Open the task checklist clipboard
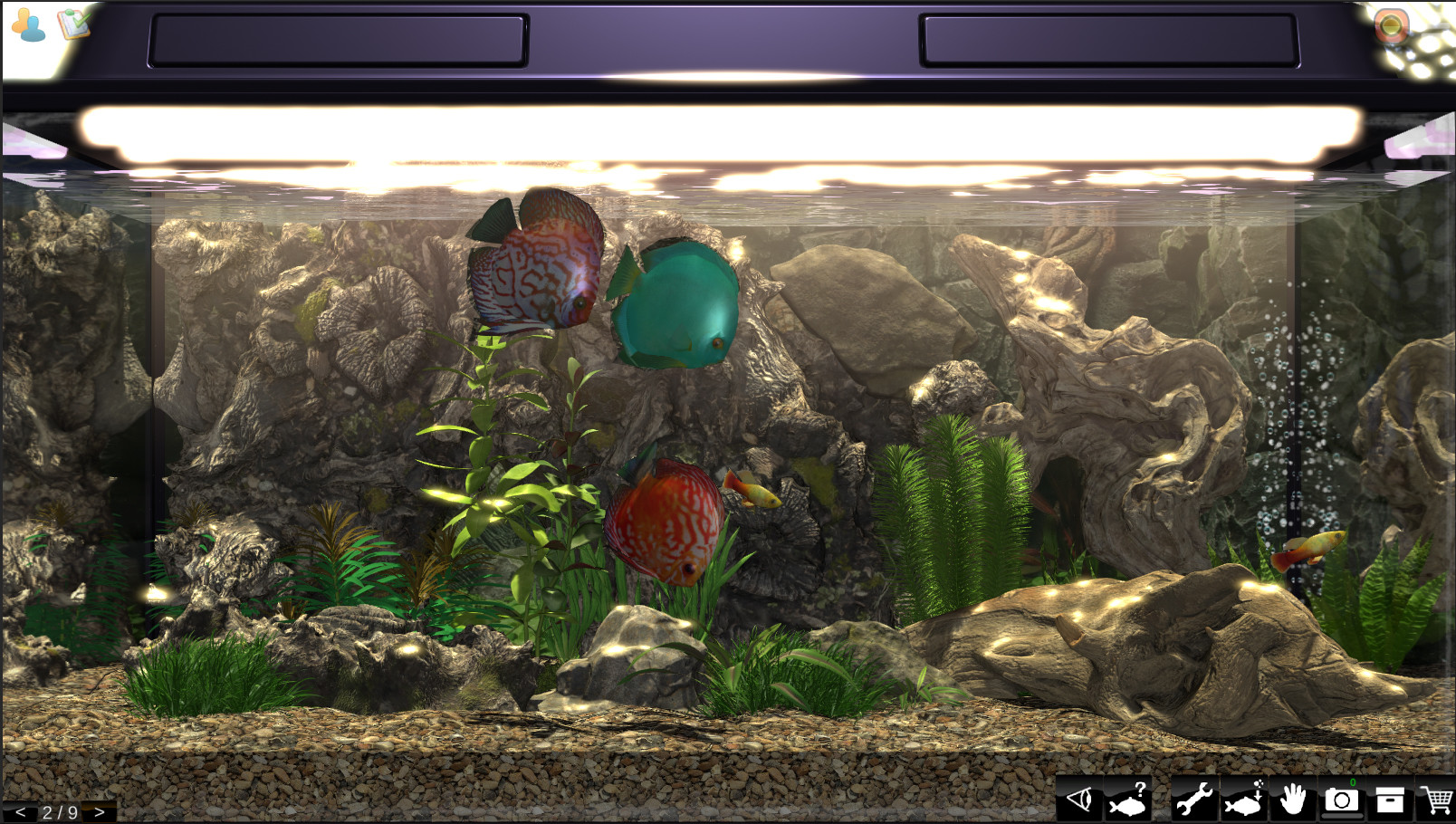 [x=72, y=24]
